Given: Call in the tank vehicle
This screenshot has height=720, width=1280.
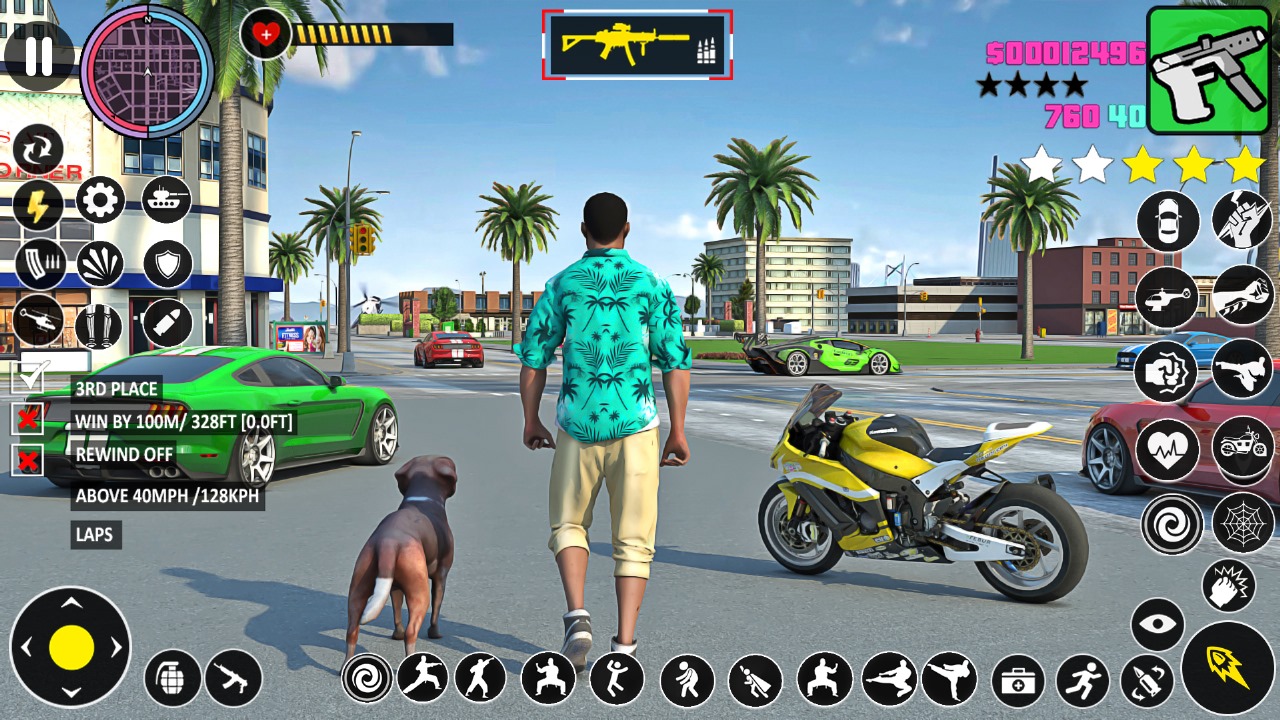Looking at the screenshot, I should pyautogui.click(x=166, y=200).
